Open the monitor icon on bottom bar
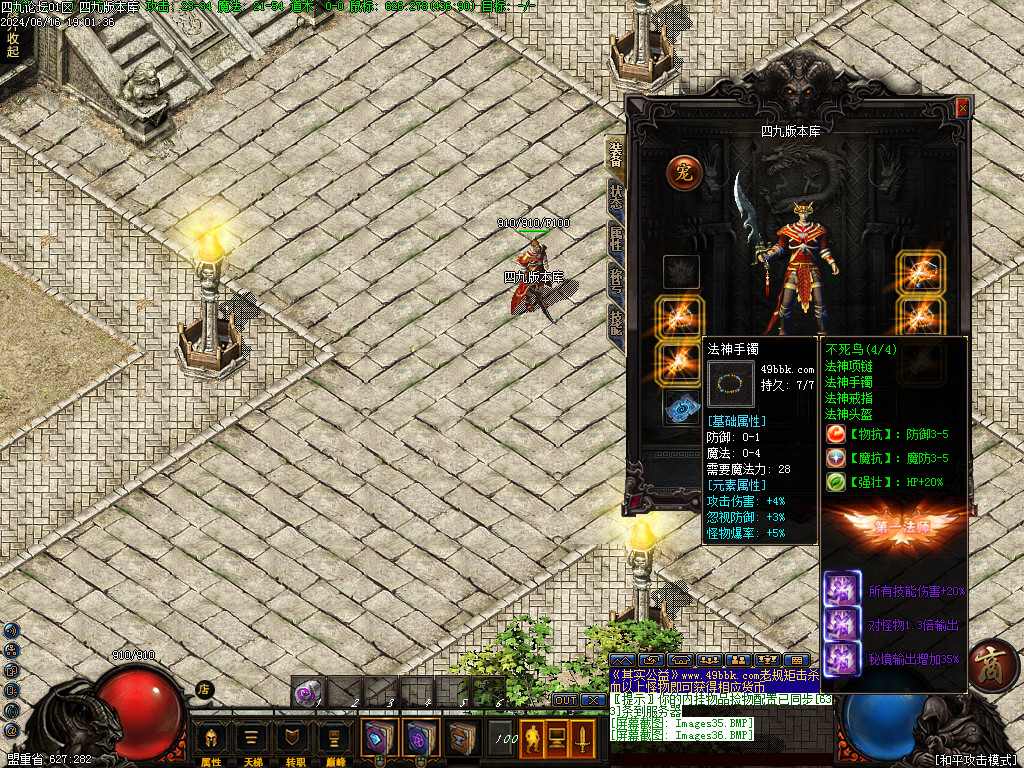Image resolution: width=1024 pixels, height=768 pixels. (x=557, y=739)
